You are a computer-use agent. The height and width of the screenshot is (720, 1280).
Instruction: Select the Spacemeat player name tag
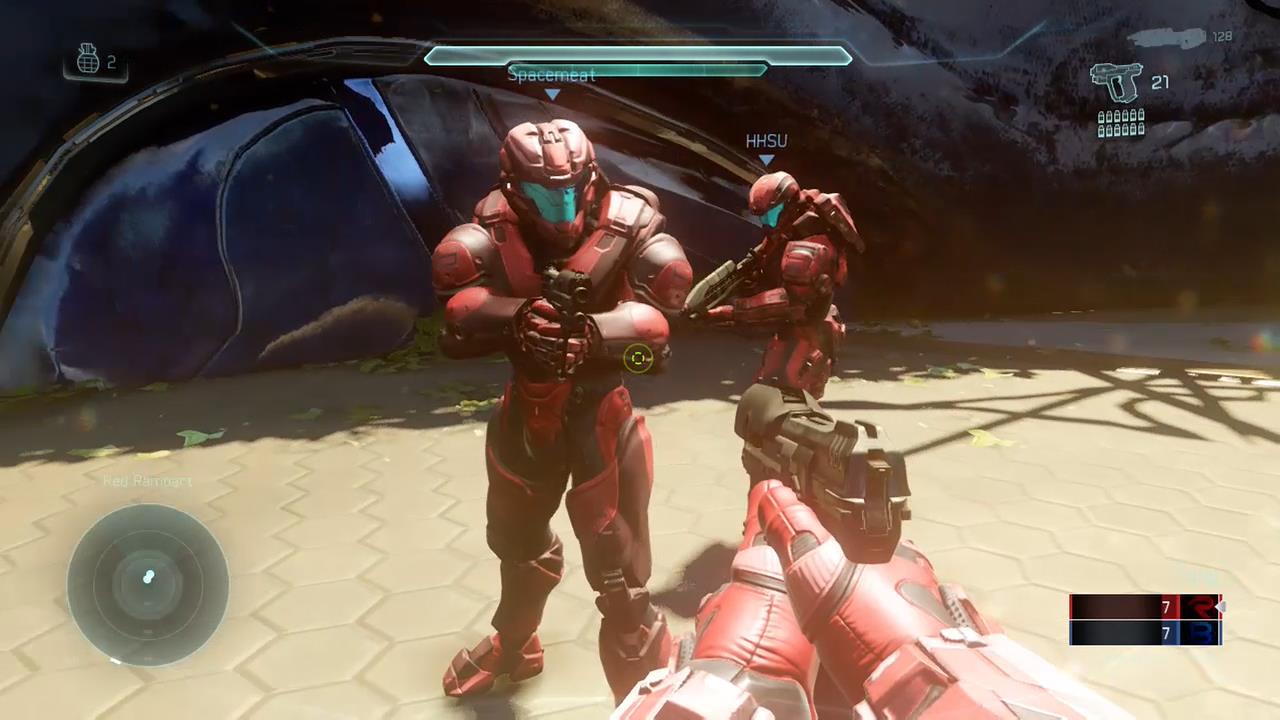point(551,75)
